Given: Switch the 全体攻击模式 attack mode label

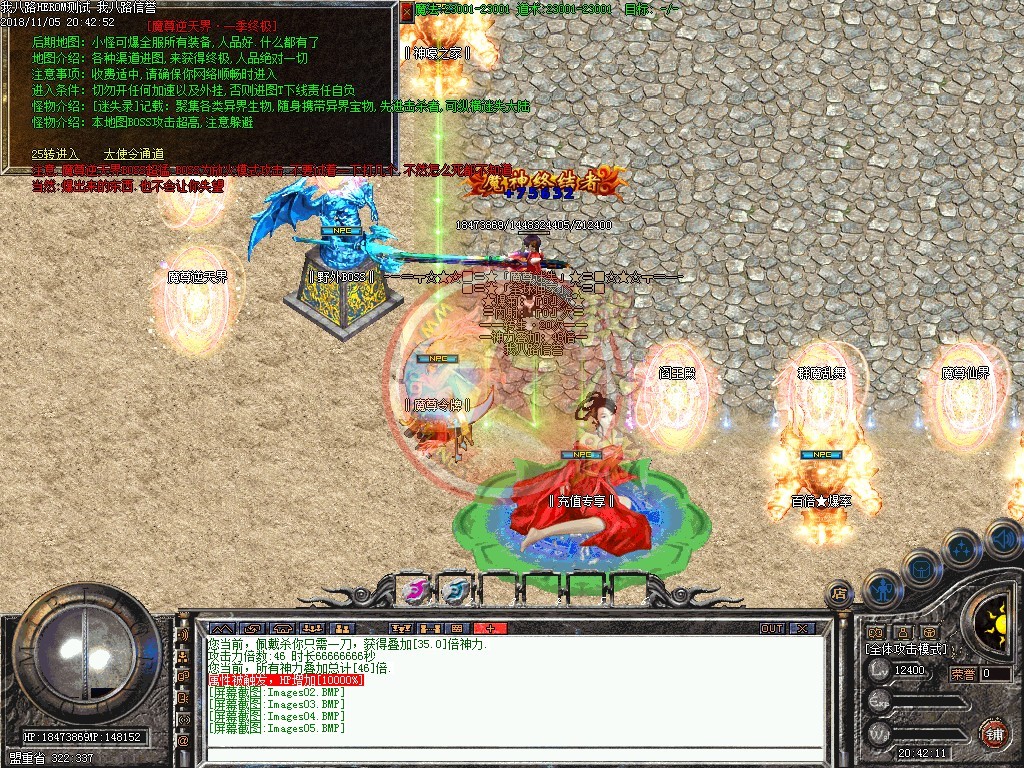Looking at the screenshot, I should [x=906, y=649].
